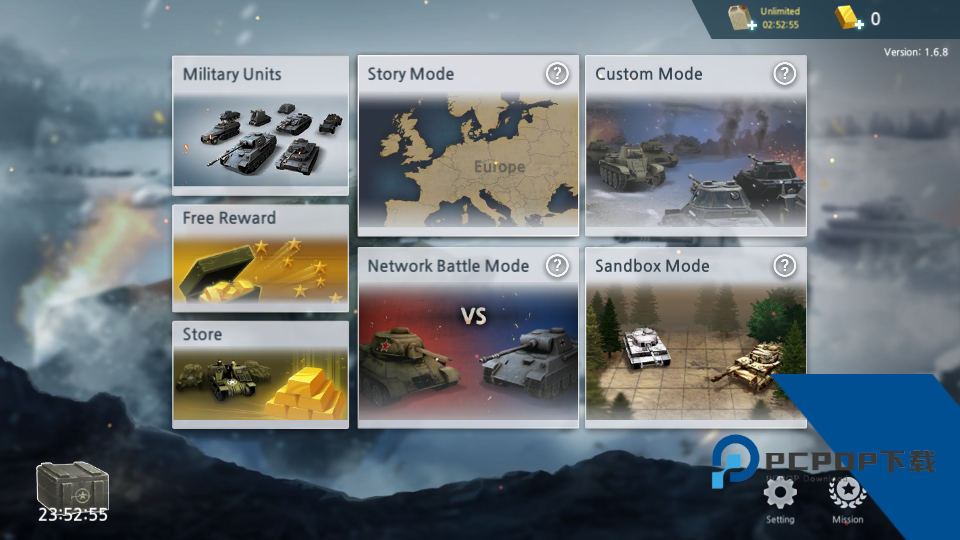Open the Mission medal icon

(848, 493)
